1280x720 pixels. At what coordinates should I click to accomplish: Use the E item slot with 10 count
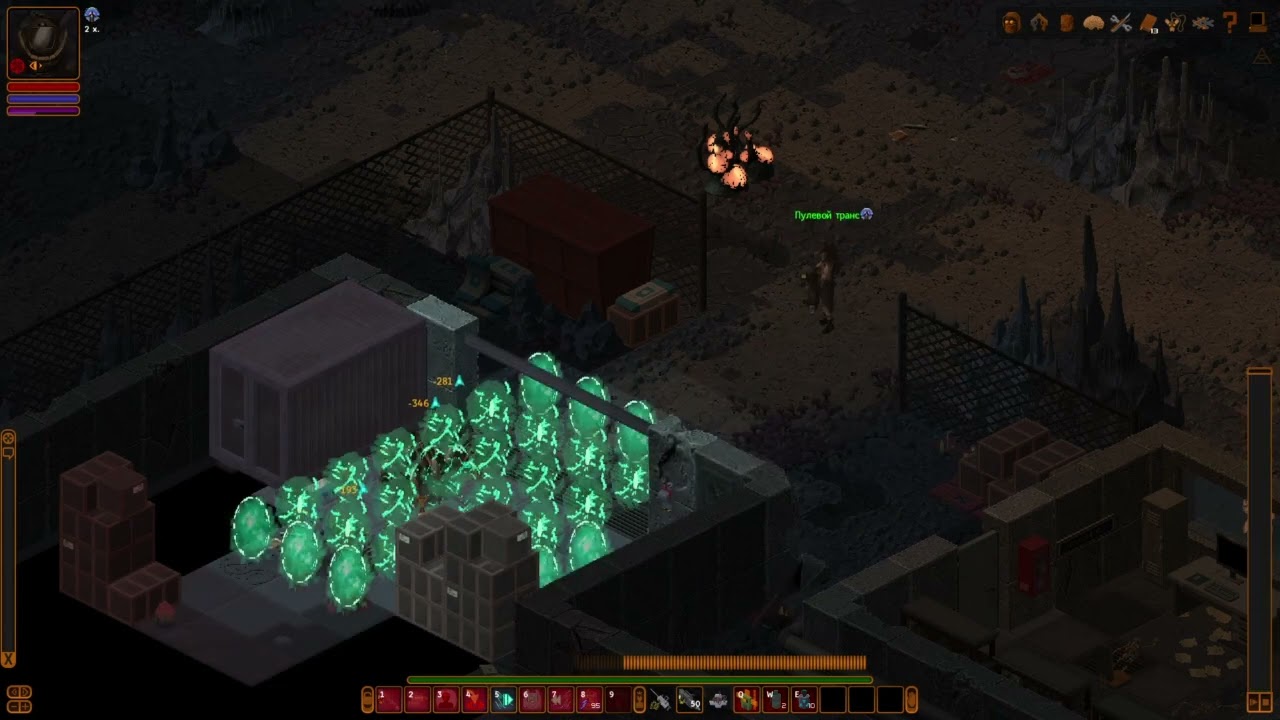click(x=805, y=700)
